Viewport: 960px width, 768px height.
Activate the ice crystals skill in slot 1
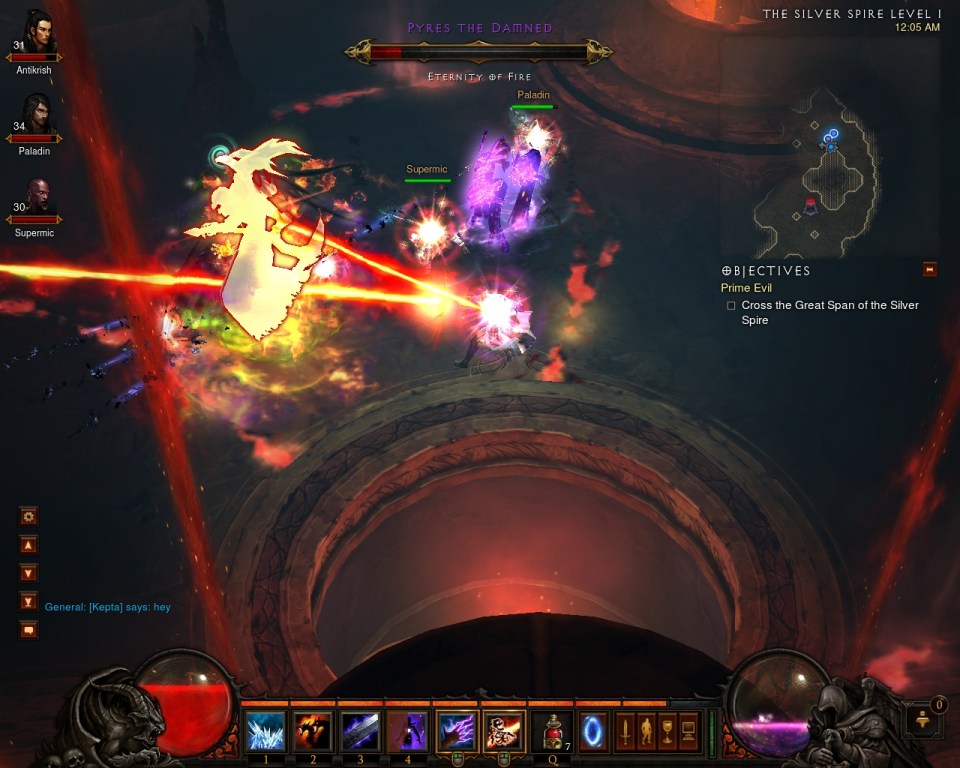point(265,731)
